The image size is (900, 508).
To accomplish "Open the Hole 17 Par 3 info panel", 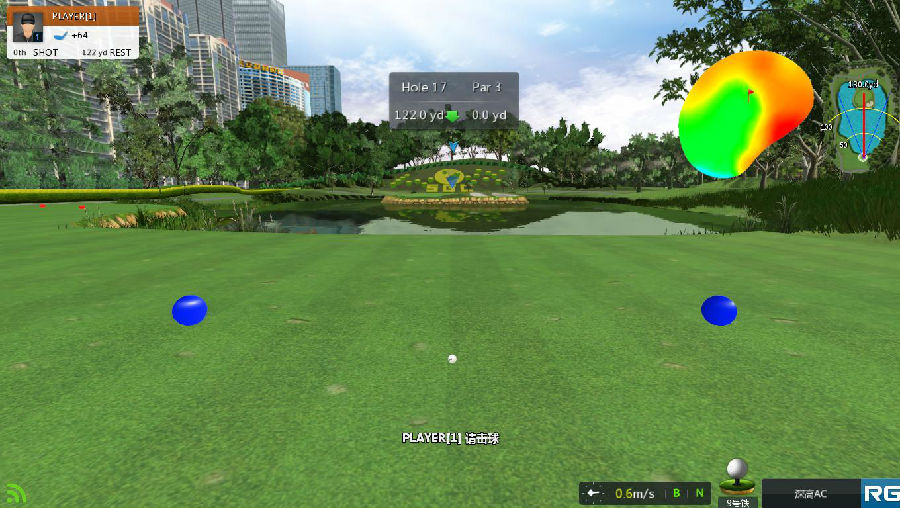I will point(453,101).
